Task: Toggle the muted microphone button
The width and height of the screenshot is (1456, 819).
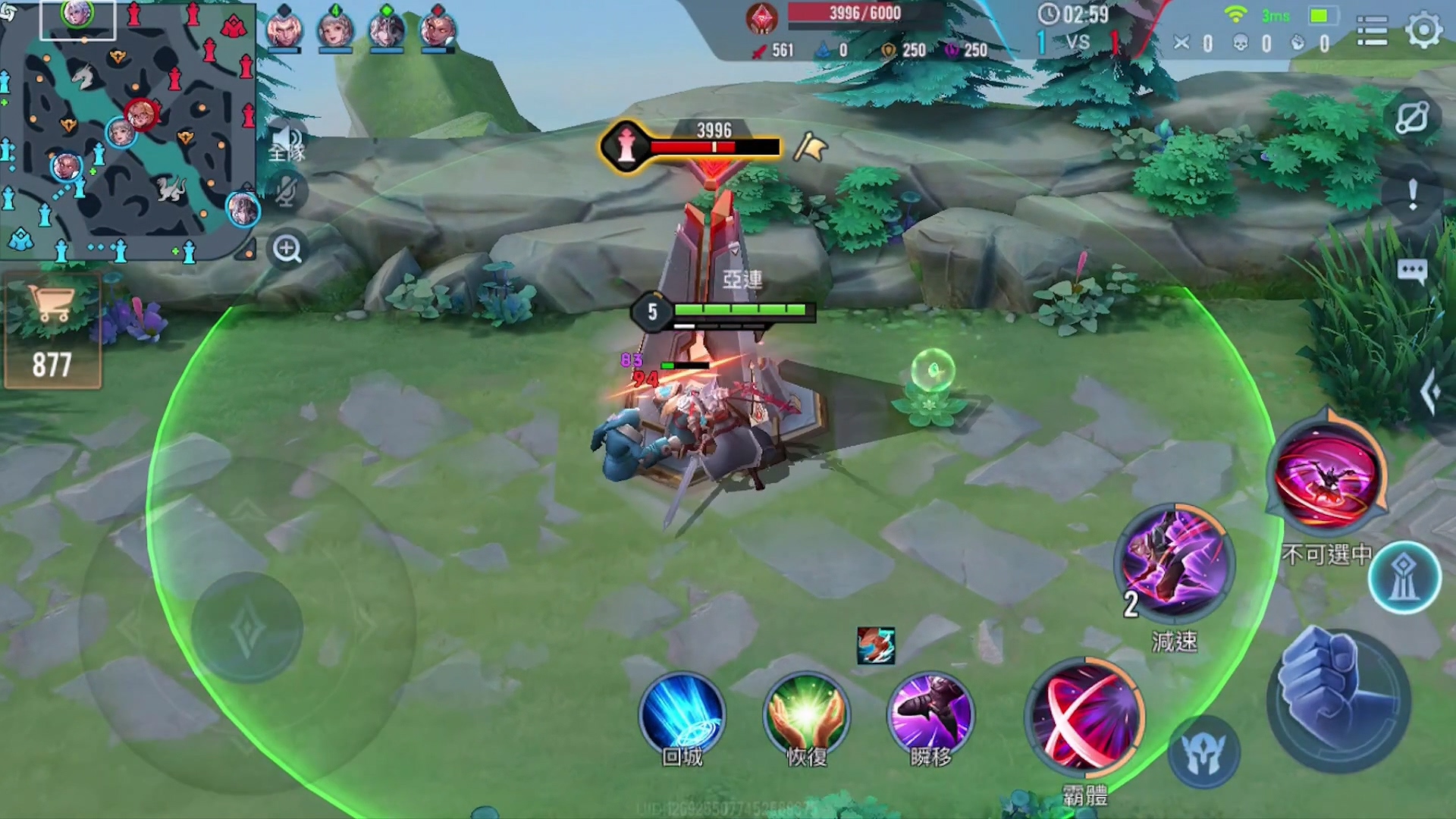Action: (x=286, y=191)
